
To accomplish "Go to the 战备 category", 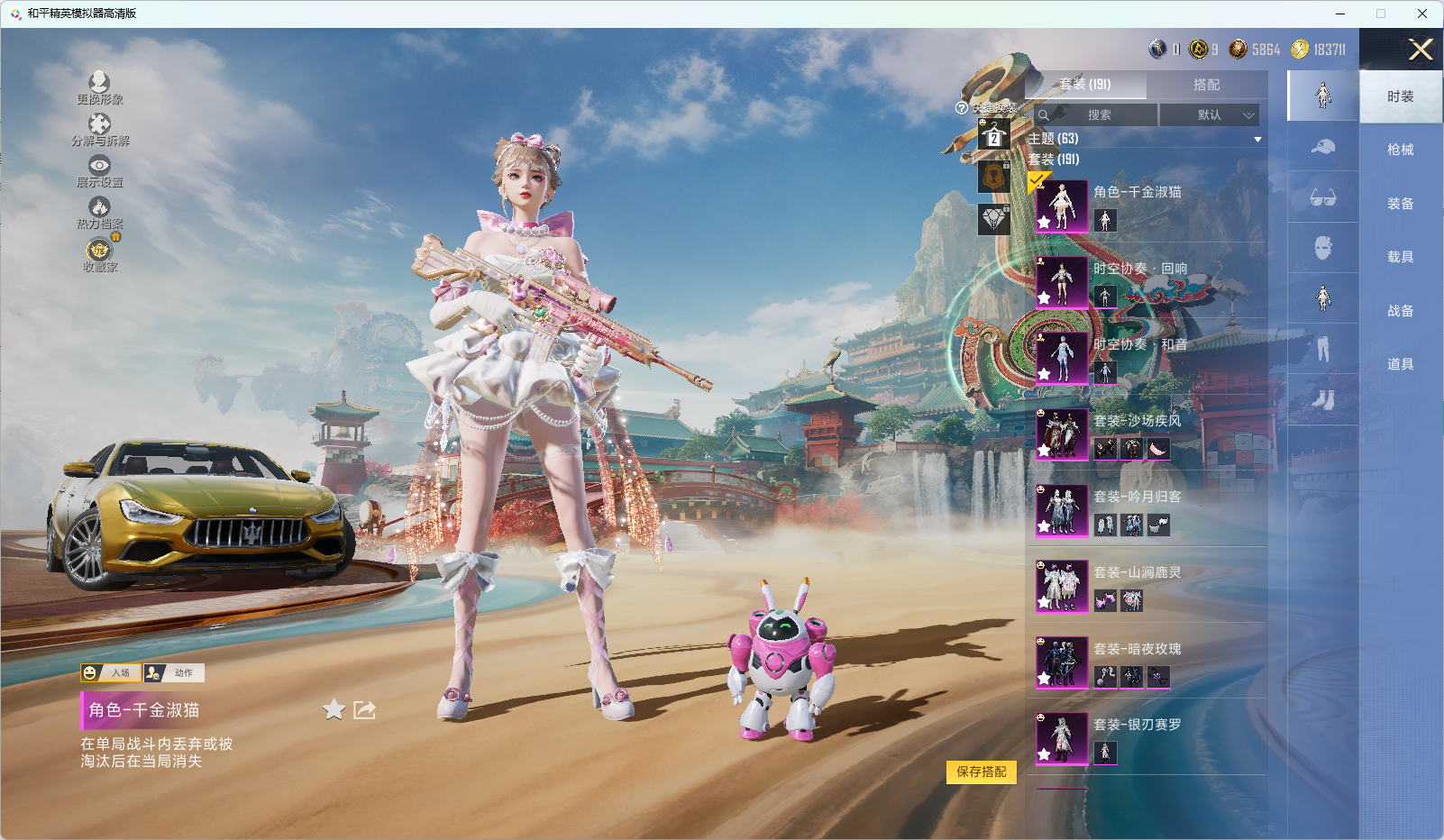I will 1400,311.
